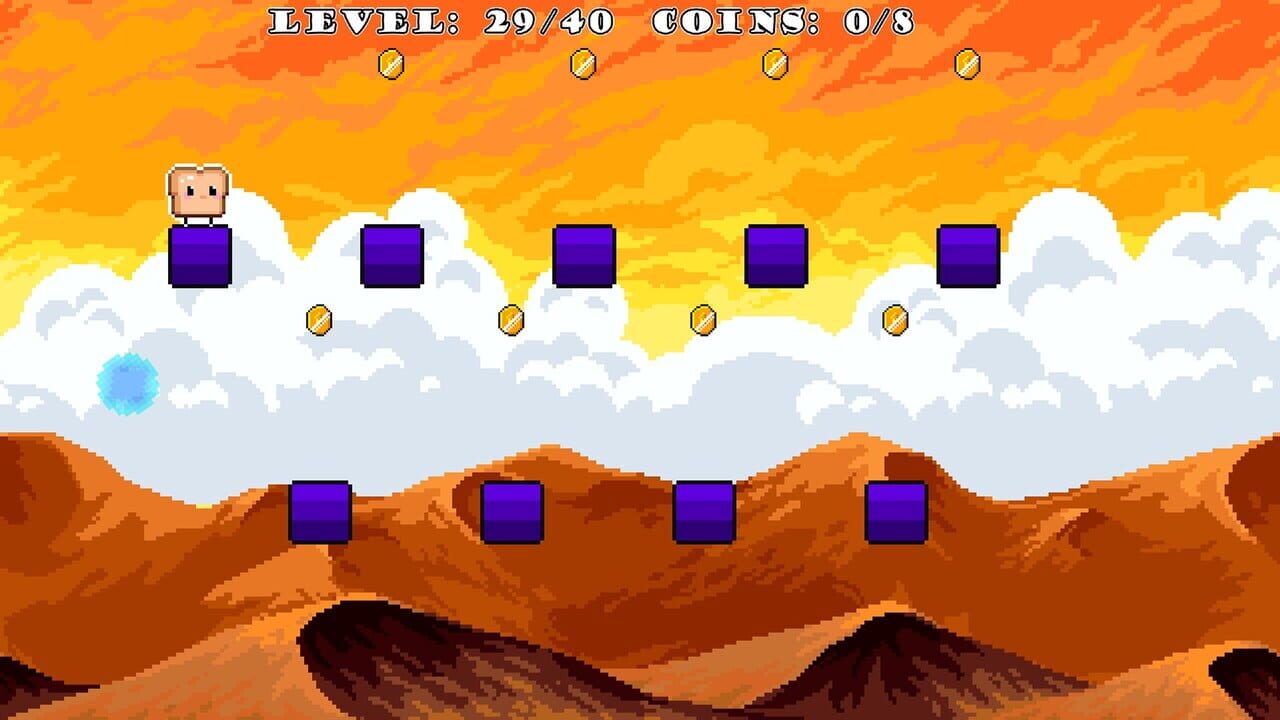Click the first coin in the top row

click(390, 62)
